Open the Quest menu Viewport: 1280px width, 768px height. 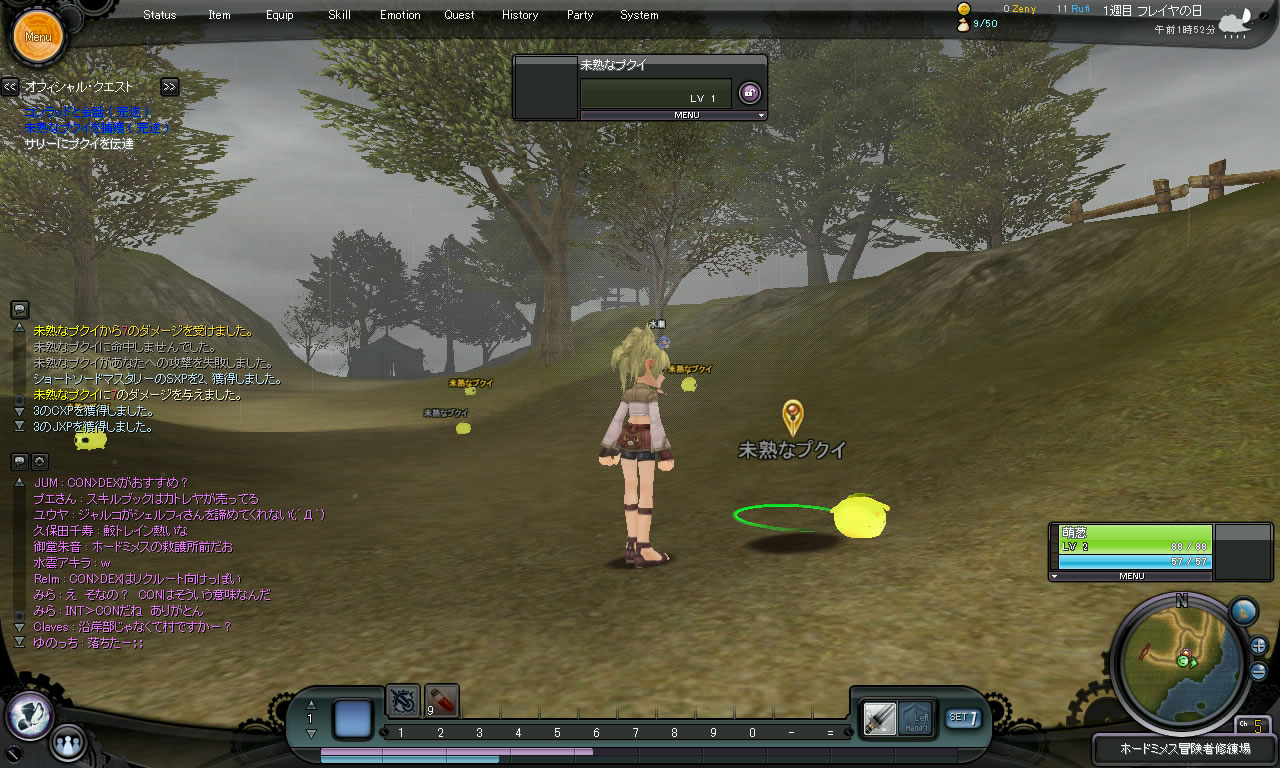point(459,15)
